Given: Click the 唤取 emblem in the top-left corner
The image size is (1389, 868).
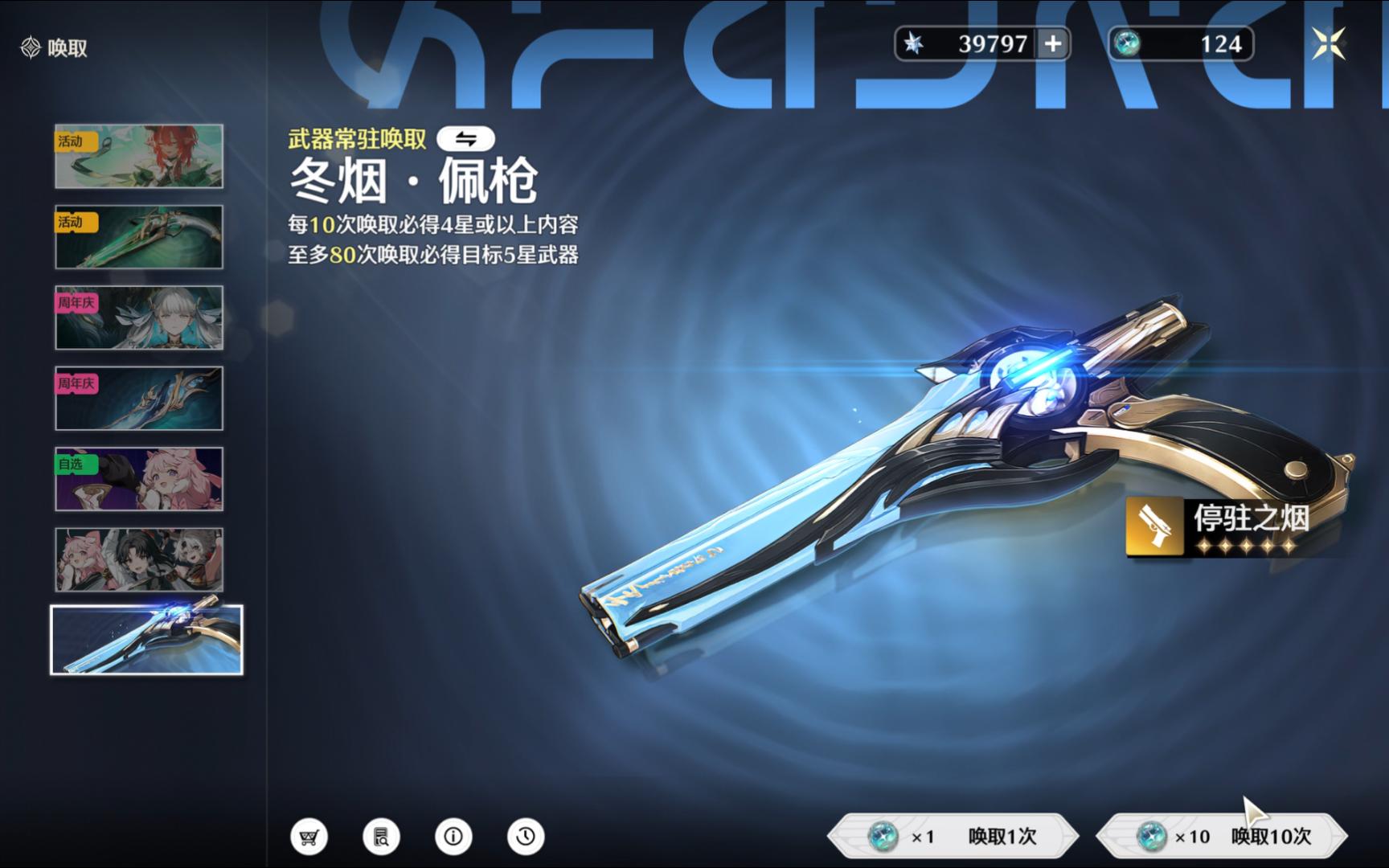Looking at the screenshot, I should click(30, 47).
